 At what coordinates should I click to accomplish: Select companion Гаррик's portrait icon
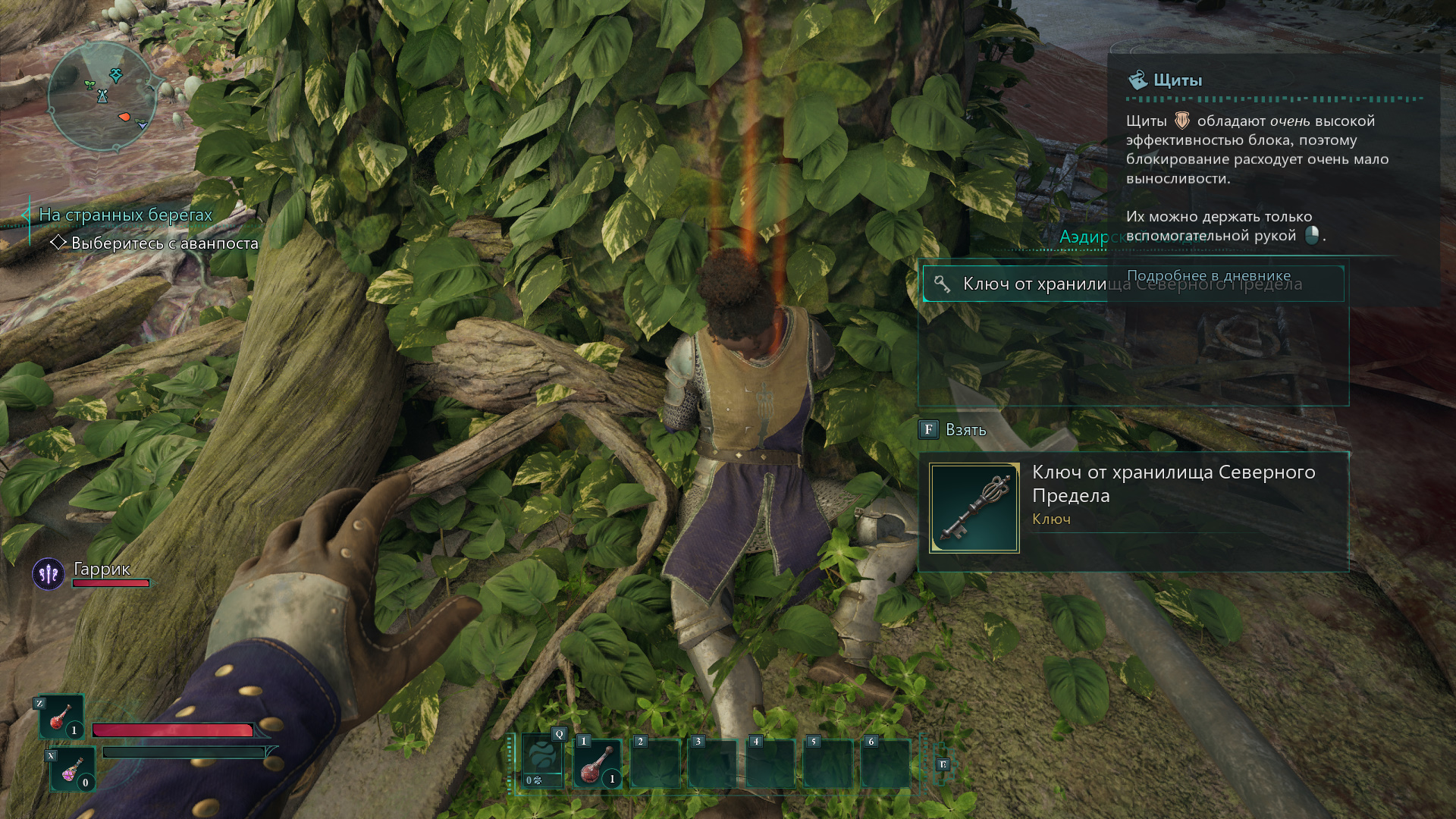49,574
